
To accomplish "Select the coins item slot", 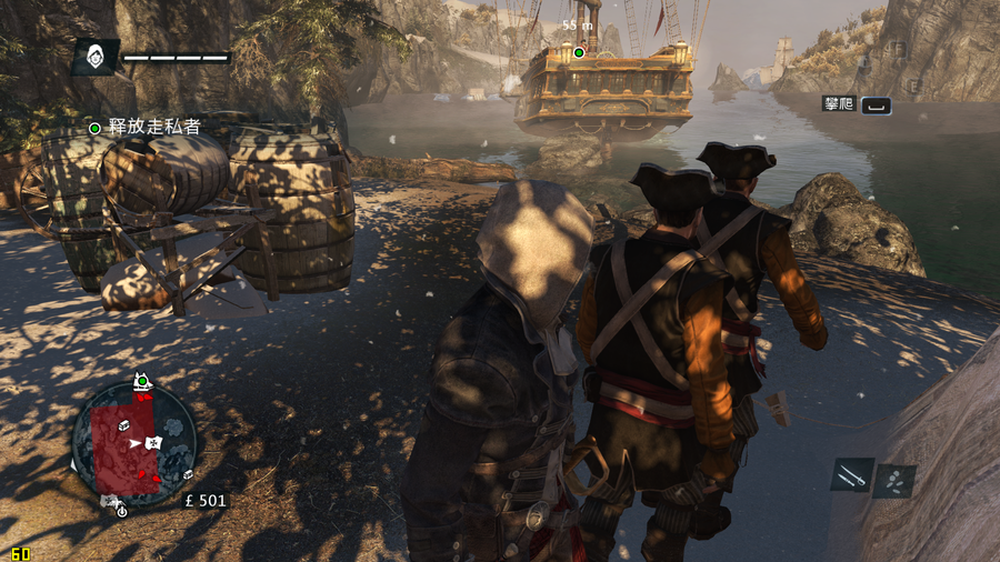I will [x=894, y=481].
